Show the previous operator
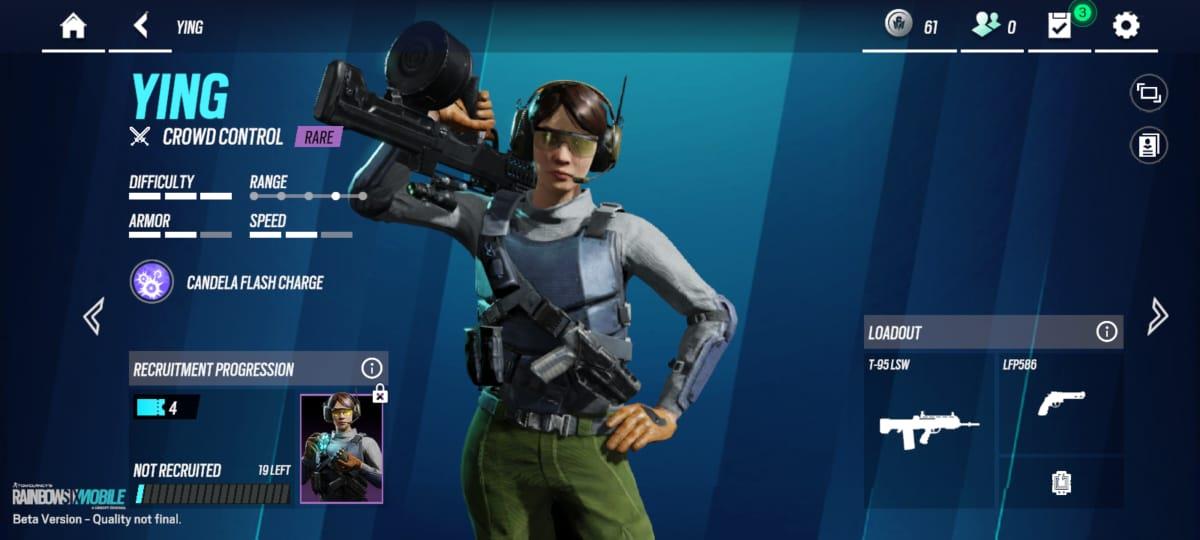Image resolution: width=1200 pixels, height=540 pixels. click(x=93, y=316)
